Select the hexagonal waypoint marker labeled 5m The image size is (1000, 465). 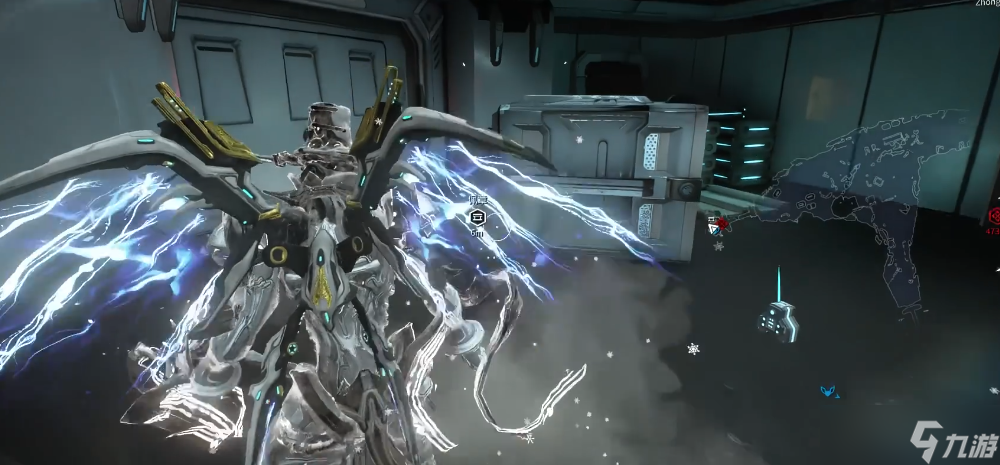pyautogui.click(x=477, y=216)
